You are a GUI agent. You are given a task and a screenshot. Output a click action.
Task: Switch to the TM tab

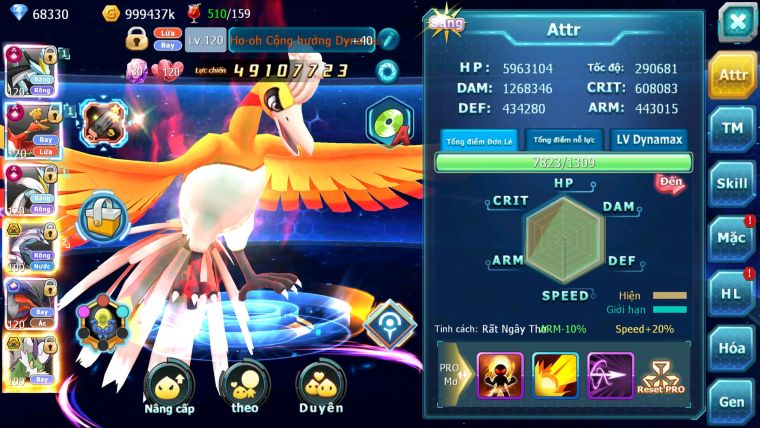click(732, 129)
